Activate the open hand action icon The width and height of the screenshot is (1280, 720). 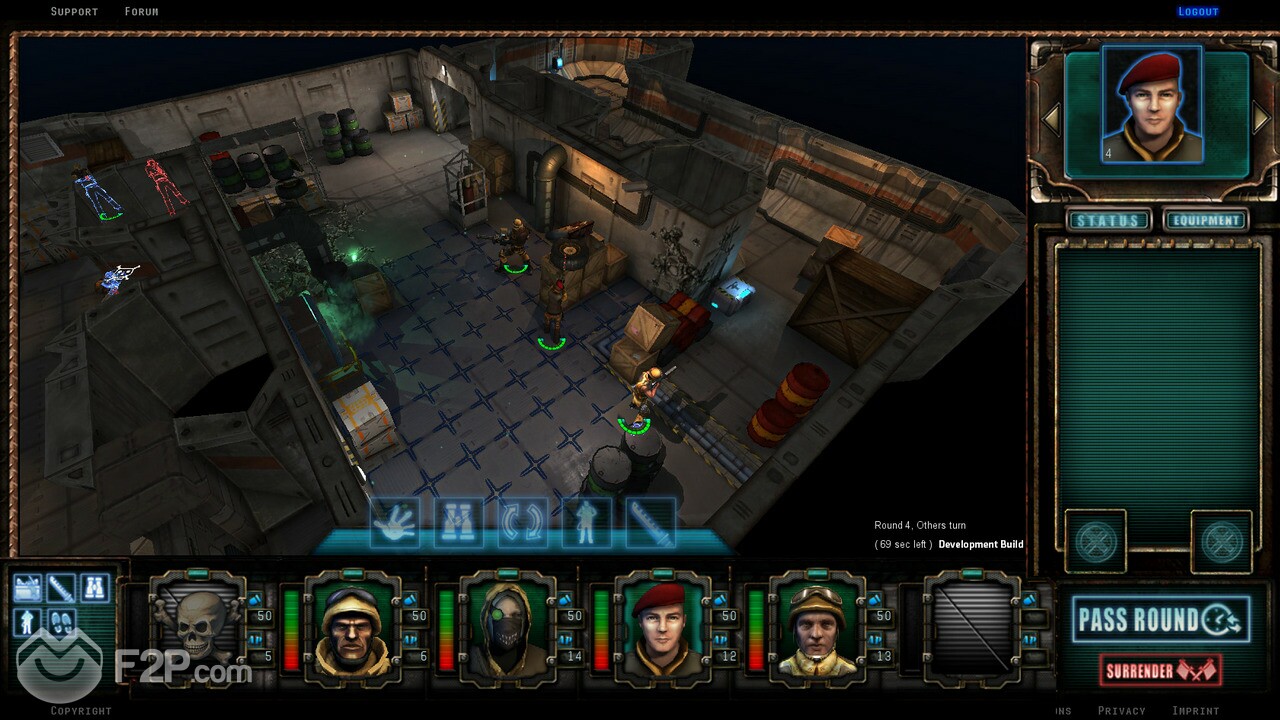click(394, 523)
